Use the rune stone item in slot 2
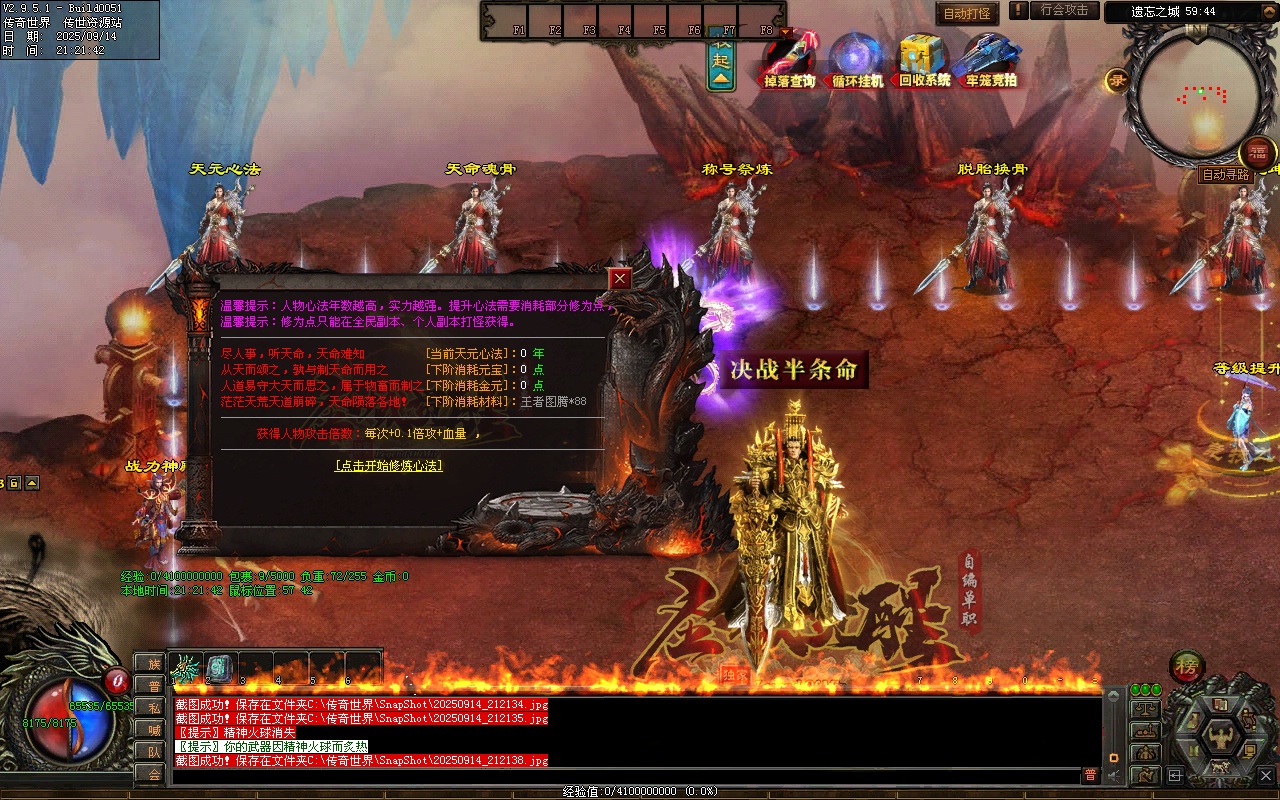The image size is (1280, 800). click(220, 668)
